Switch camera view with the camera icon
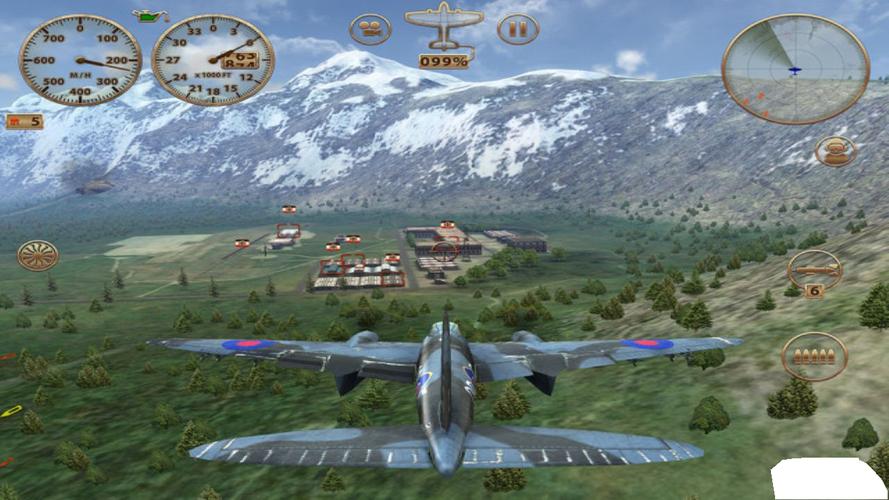Viewport: 889px width, 500px height. pos(370,28)
